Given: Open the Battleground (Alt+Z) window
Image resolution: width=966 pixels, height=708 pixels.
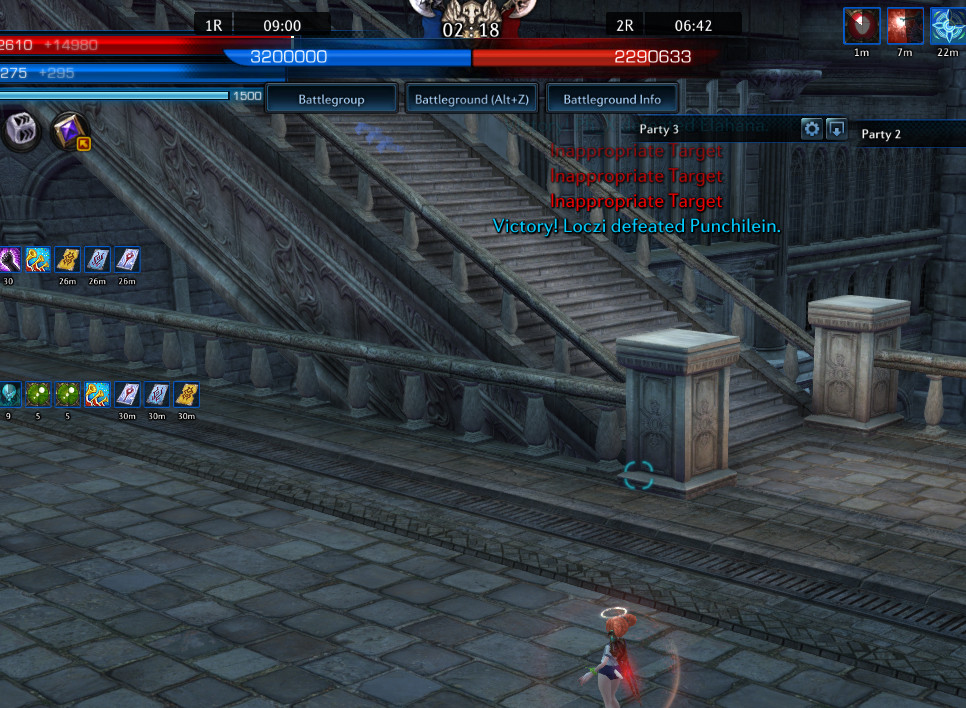Looking at the screenshot, I should point(472,100).
